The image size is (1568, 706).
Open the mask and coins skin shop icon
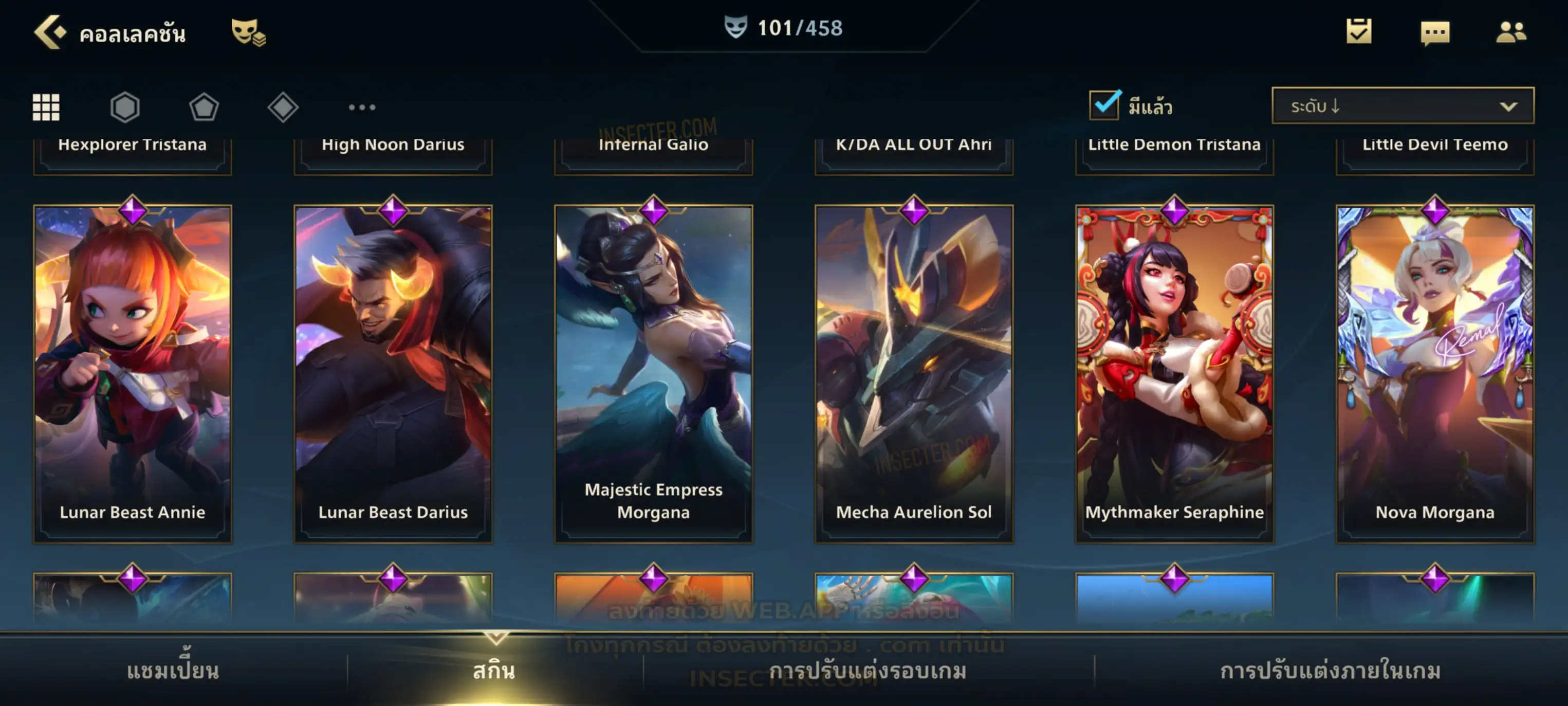tap(248, 32)
